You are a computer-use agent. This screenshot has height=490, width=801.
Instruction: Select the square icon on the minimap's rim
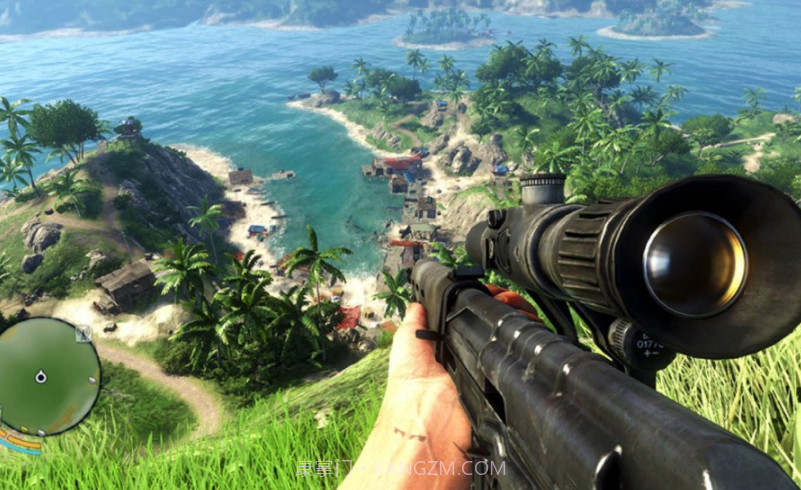click(84, 333)
